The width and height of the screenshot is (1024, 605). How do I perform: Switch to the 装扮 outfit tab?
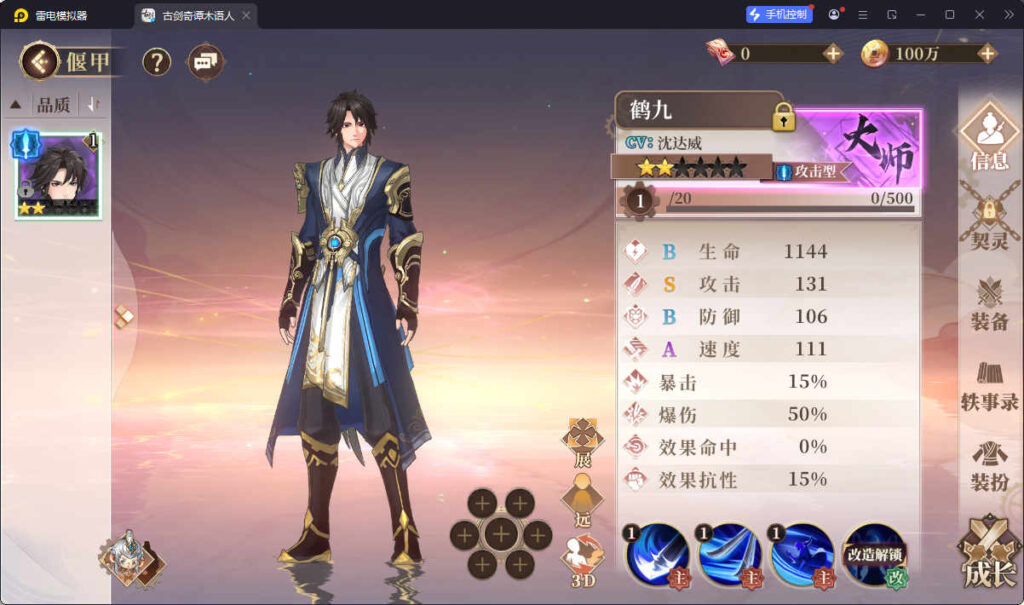pos(989,465)
